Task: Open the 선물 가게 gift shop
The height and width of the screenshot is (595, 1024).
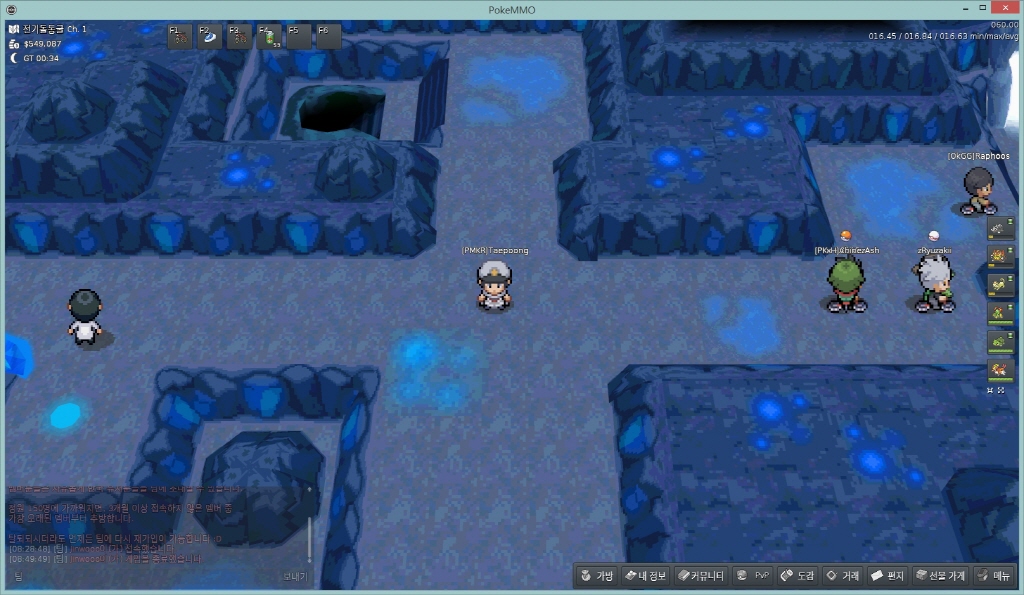Action: click(940, 576)
